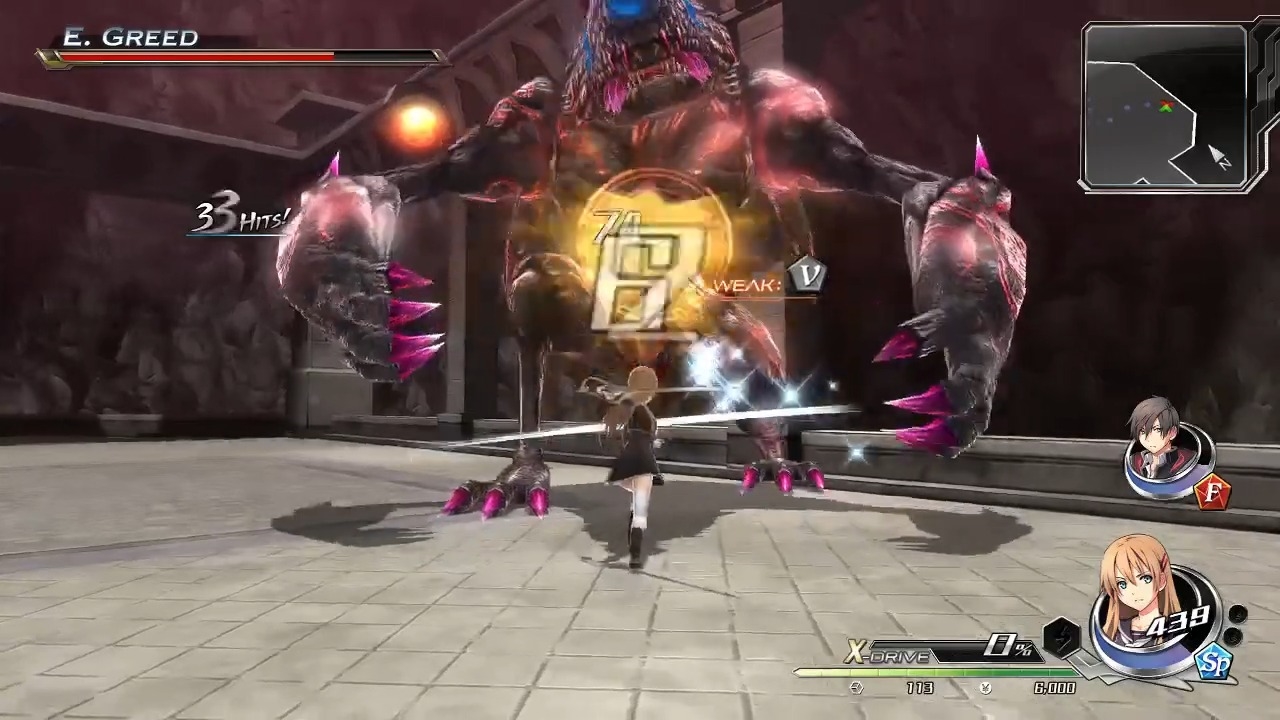Click the blue Sp skill badge

pos(1213,663)
